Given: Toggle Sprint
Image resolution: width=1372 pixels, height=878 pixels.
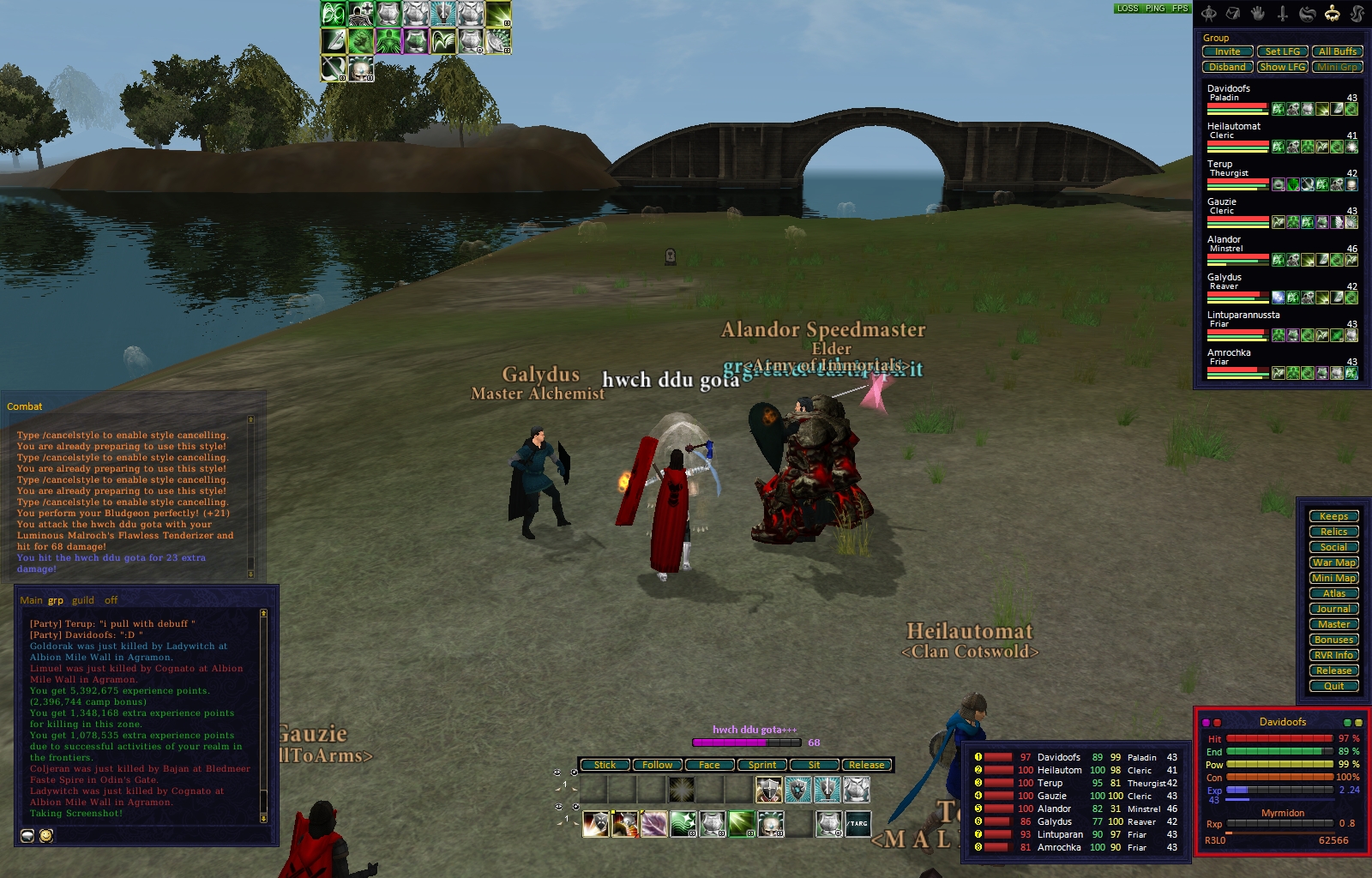Looking at the screenshot, I should pyautogui.click(x=761, y=765).
